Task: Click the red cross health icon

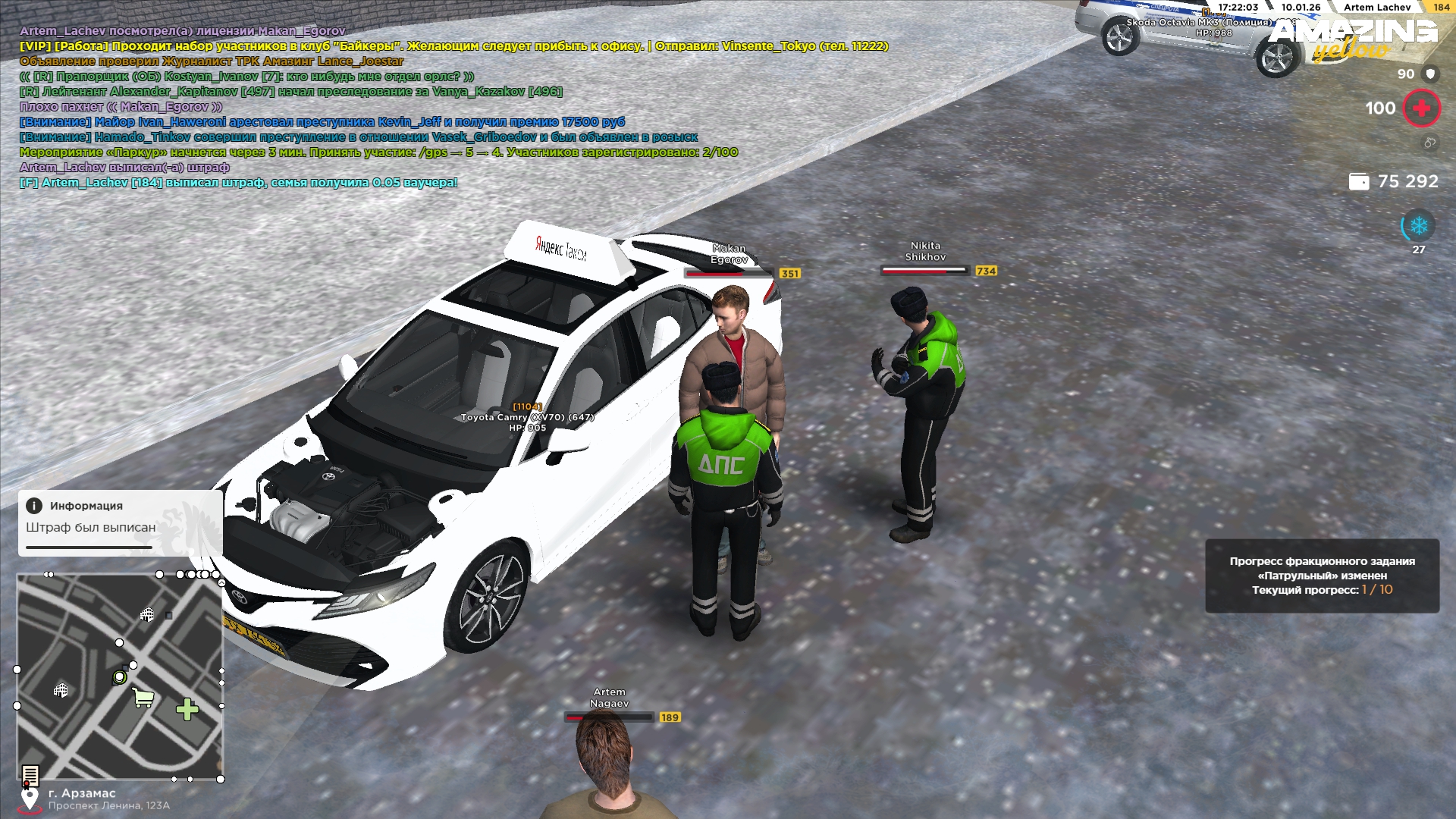Action: (1421, 108)
